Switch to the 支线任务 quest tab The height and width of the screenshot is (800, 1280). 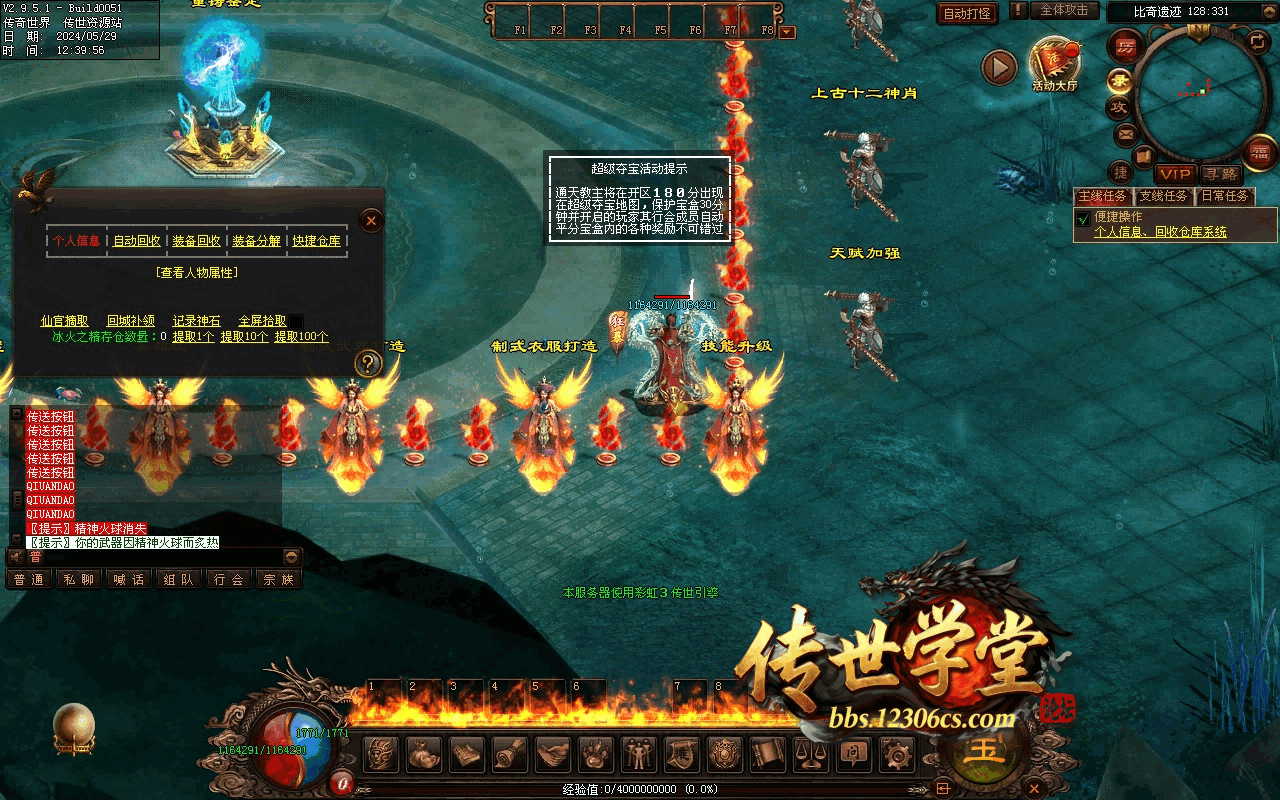1163,196
